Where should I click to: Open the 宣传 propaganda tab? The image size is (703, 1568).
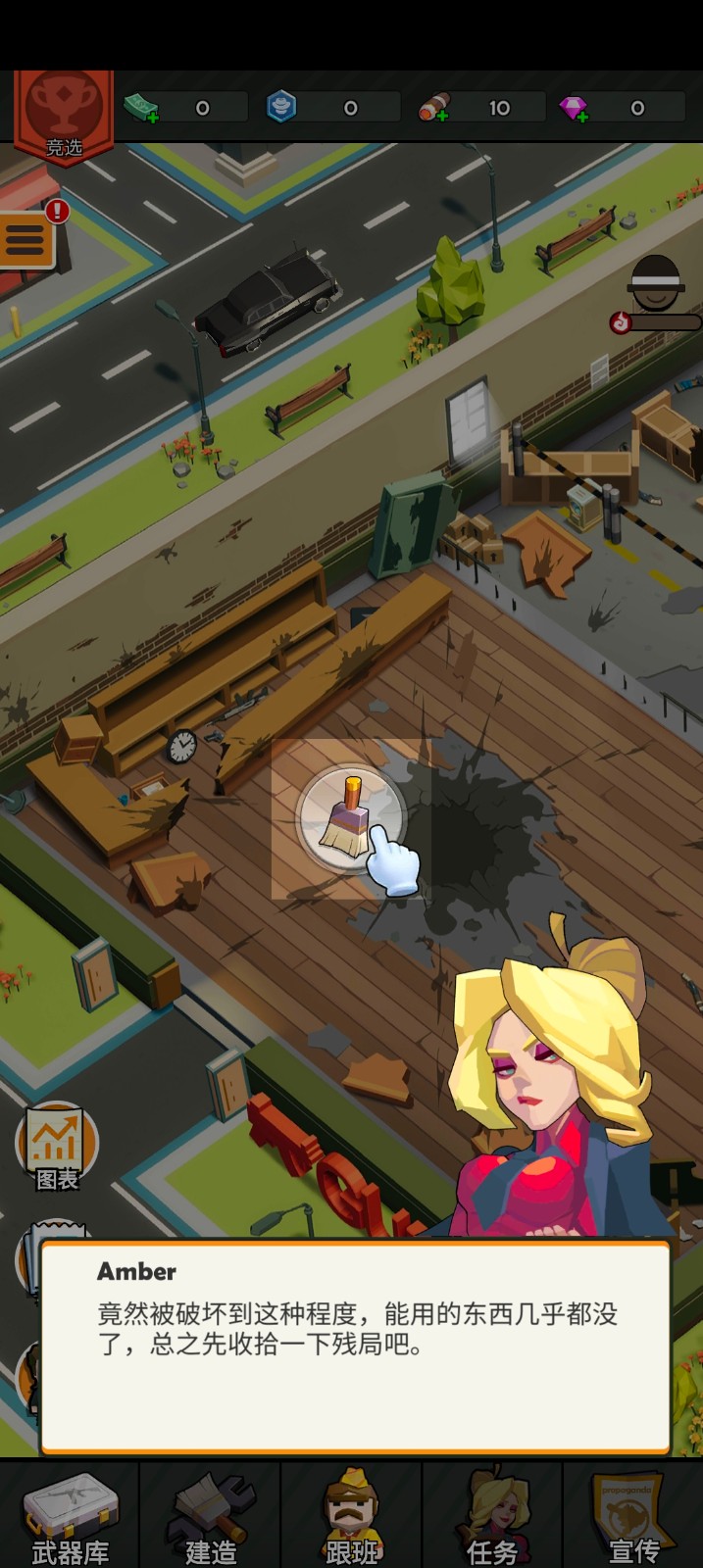pyautogui.click(x=633, y=1515)
